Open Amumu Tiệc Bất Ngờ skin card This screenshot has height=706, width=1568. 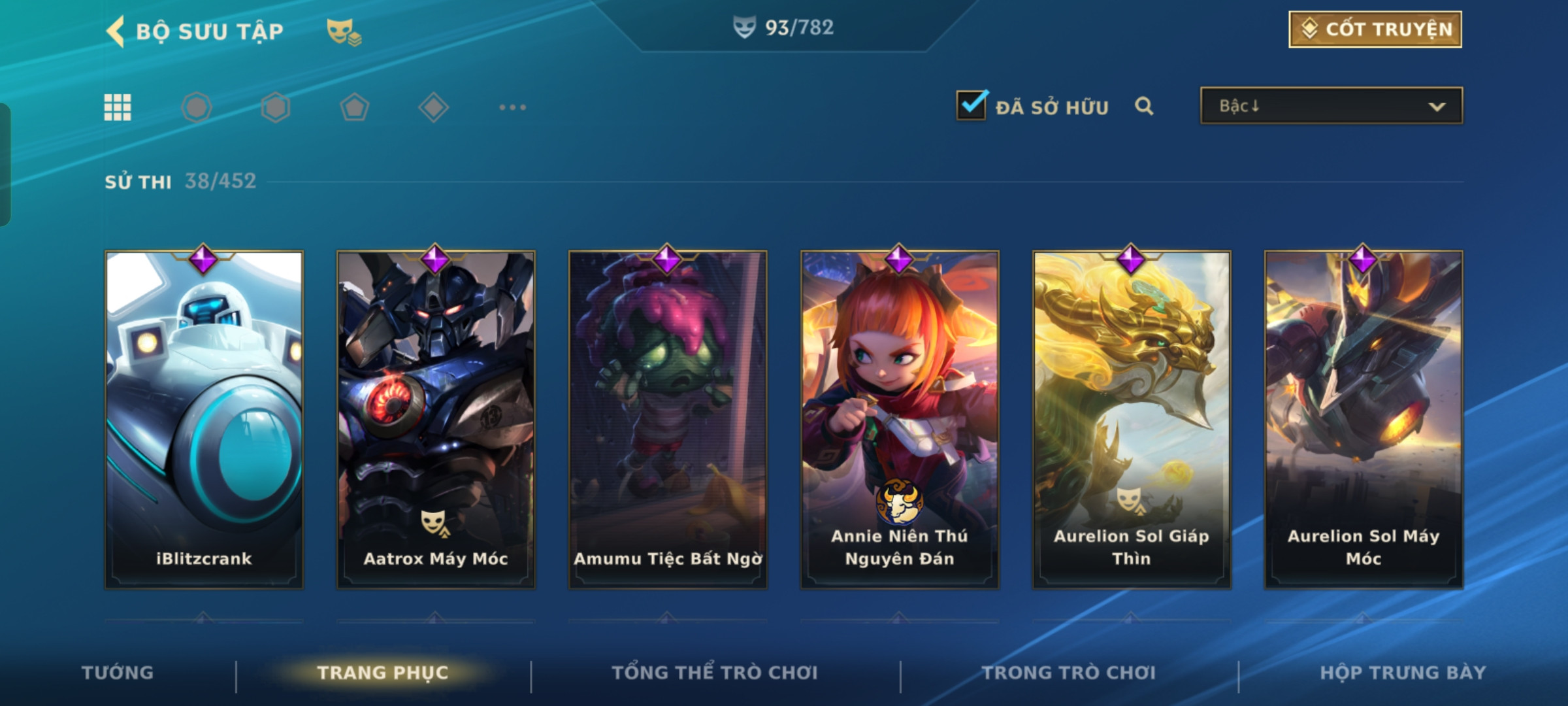pyautogui.click(x=668, y=420)
